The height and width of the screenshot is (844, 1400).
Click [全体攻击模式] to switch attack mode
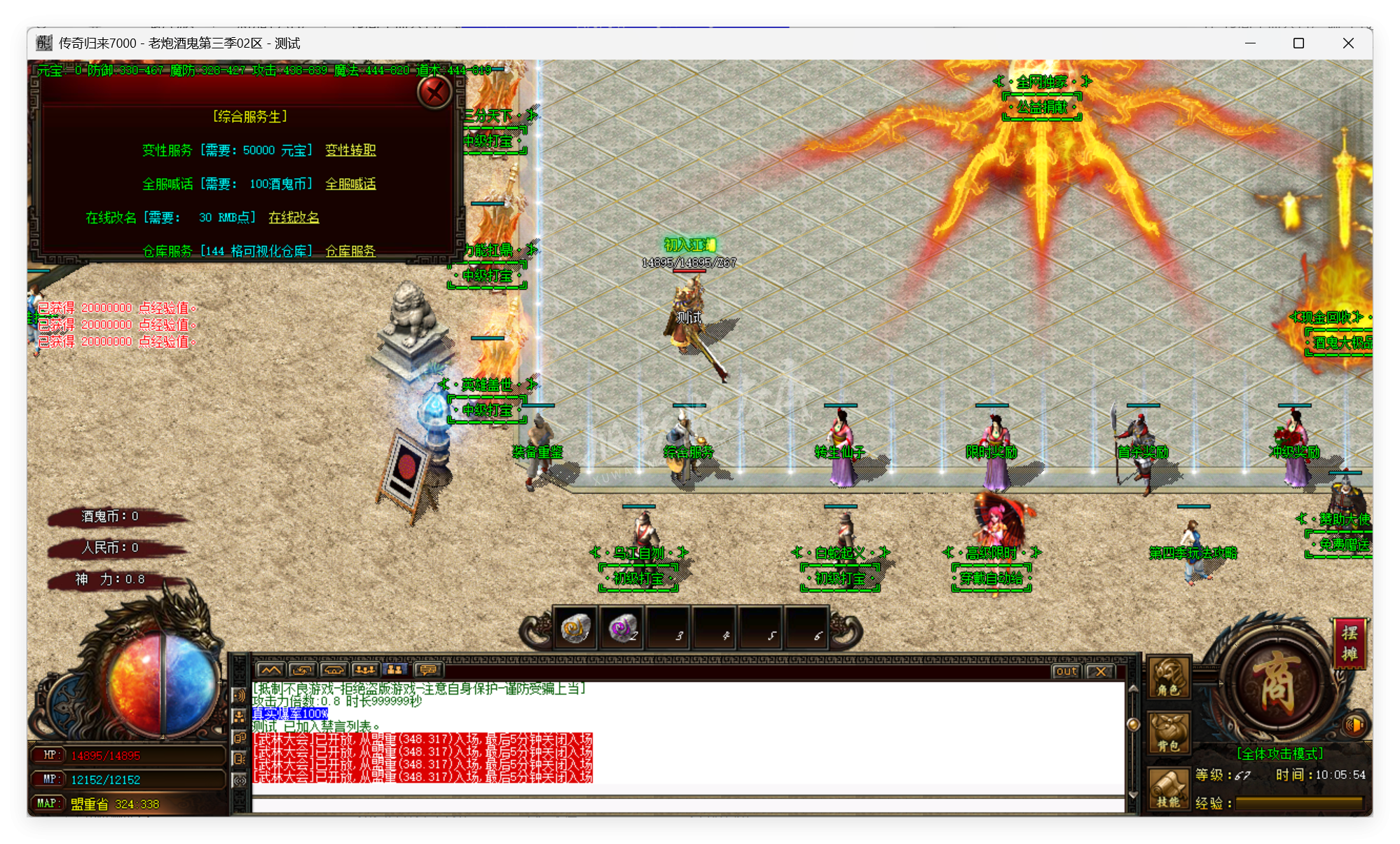pyautogui.click(x=1279, y=752)
